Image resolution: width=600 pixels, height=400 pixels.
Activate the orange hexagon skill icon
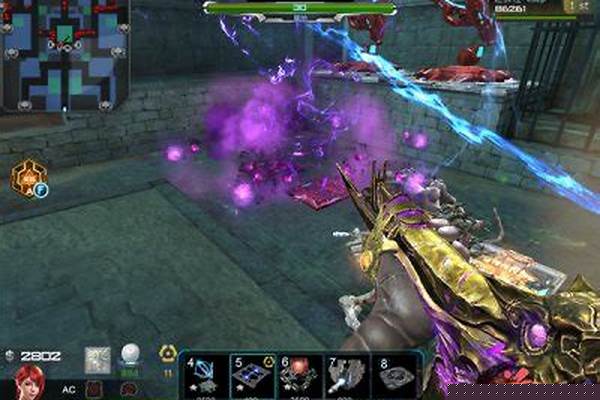tap(29, 178)
